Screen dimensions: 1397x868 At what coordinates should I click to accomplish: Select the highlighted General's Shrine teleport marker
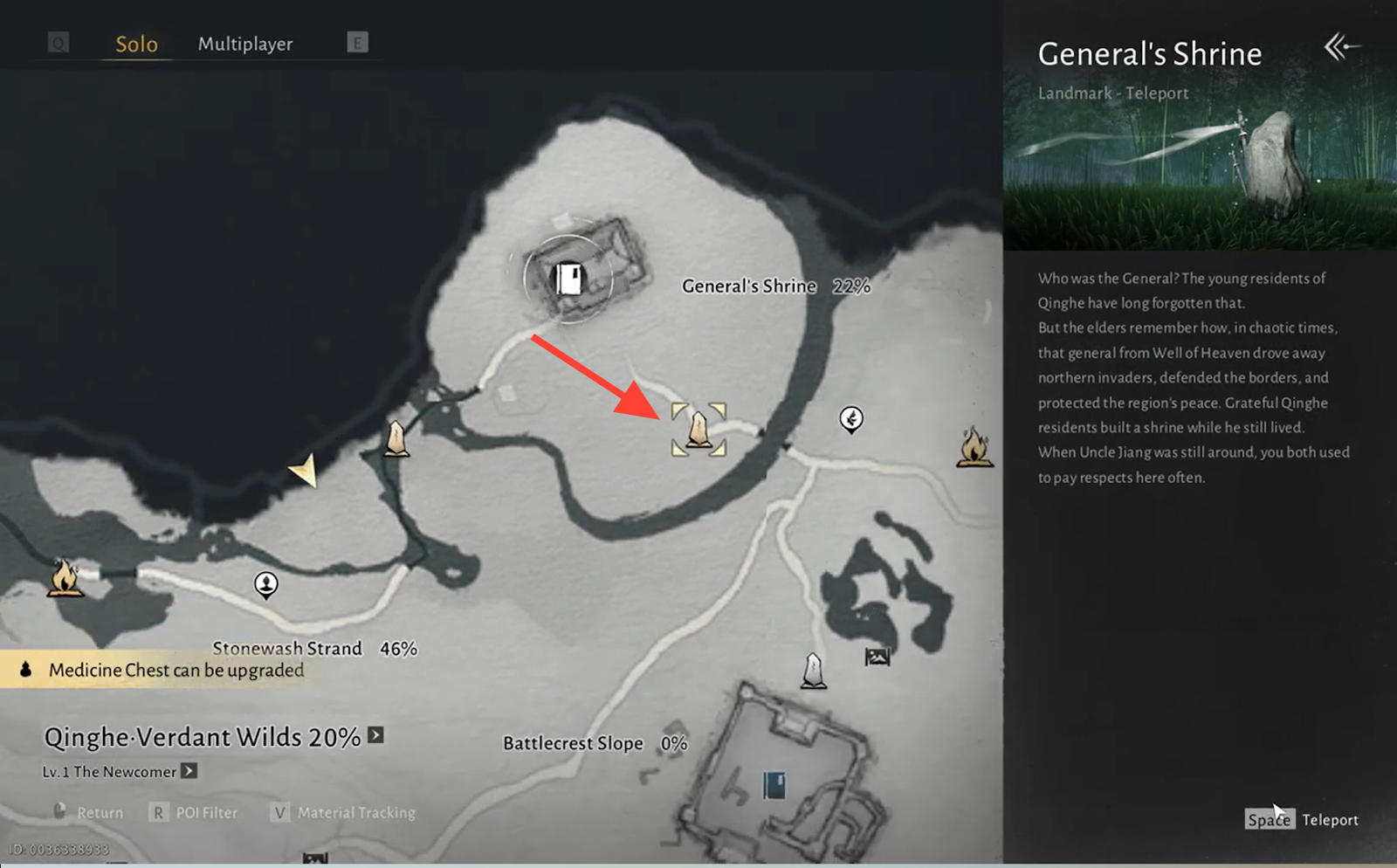point(698,430)
